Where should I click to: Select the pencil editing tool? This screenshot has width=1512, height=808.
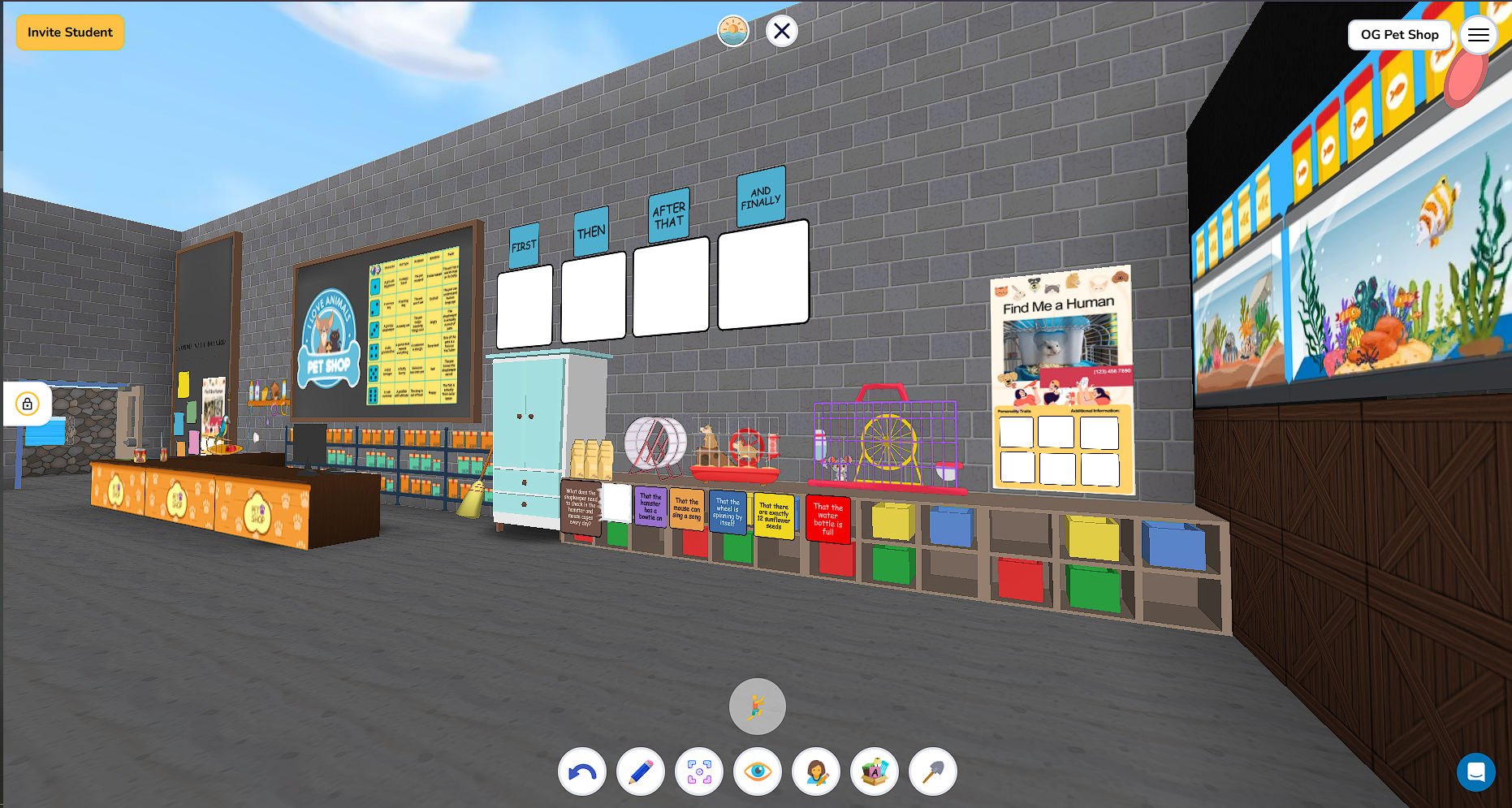coord(640,771)
